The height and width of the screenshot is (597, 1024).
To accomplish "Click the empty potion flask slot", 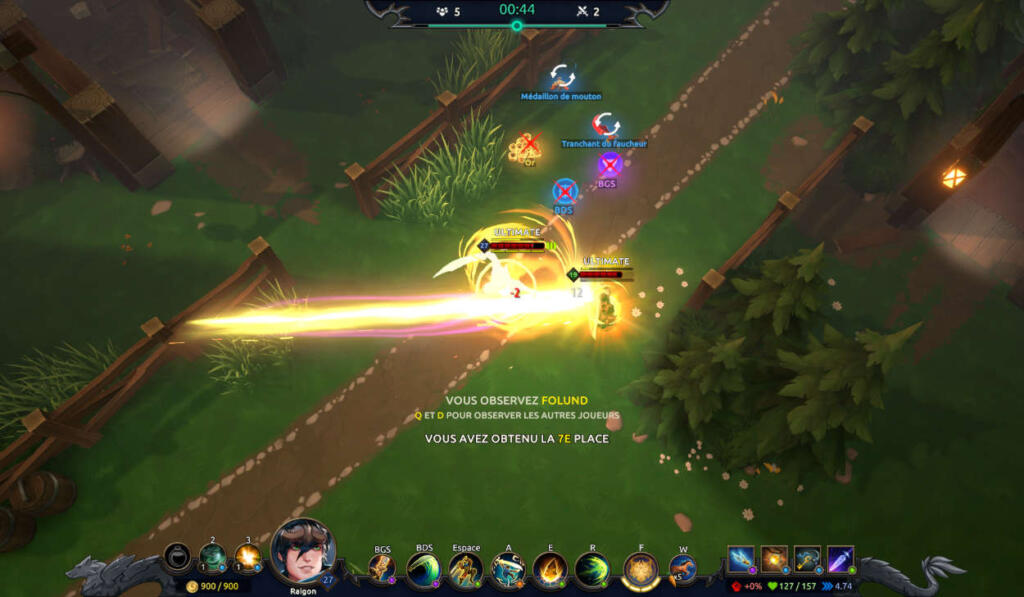I will [178, 557].
